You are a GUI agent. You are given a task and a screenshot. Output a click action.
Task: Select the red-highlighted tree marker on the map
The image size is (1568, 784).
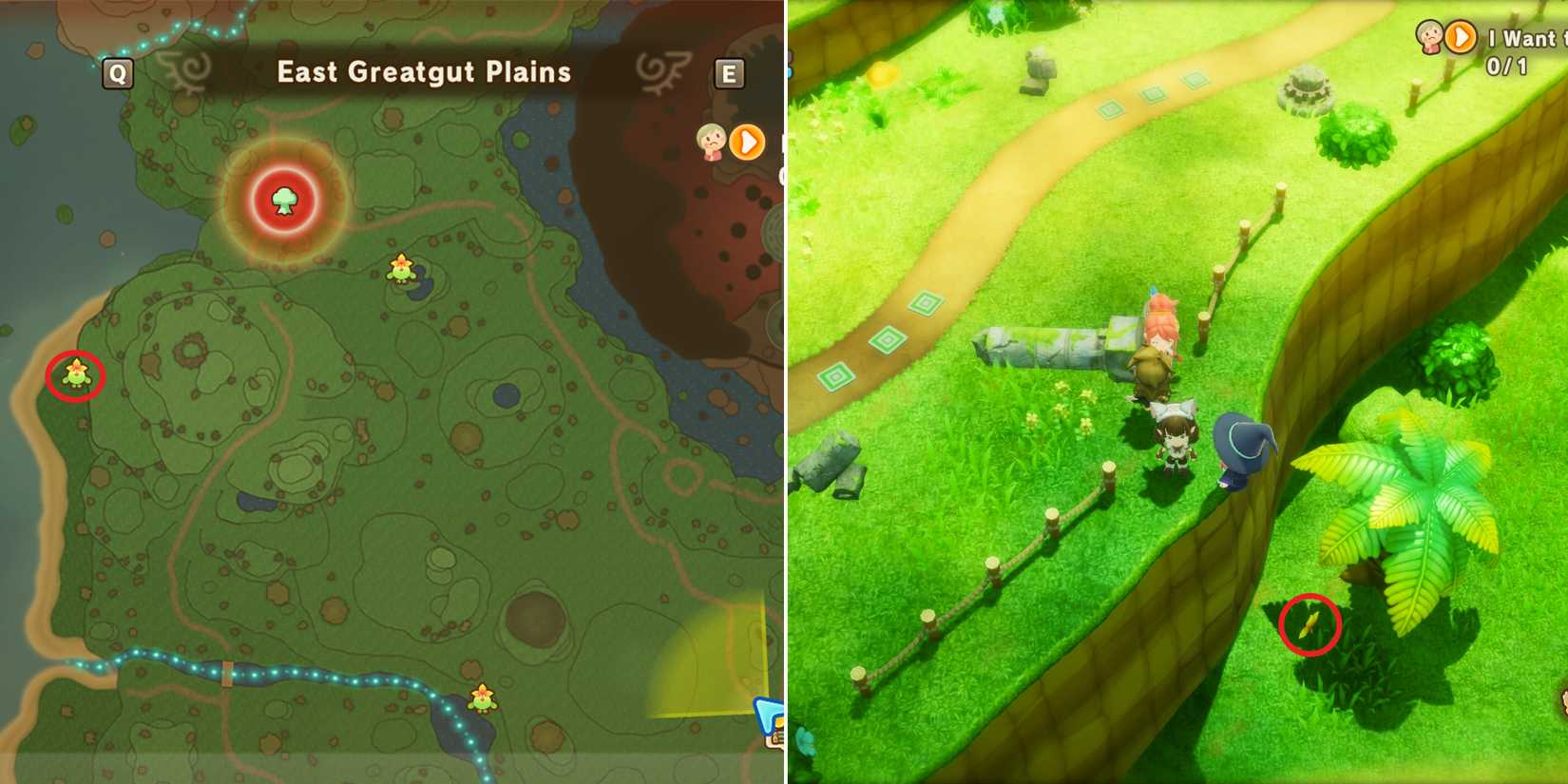click(284, 202)
